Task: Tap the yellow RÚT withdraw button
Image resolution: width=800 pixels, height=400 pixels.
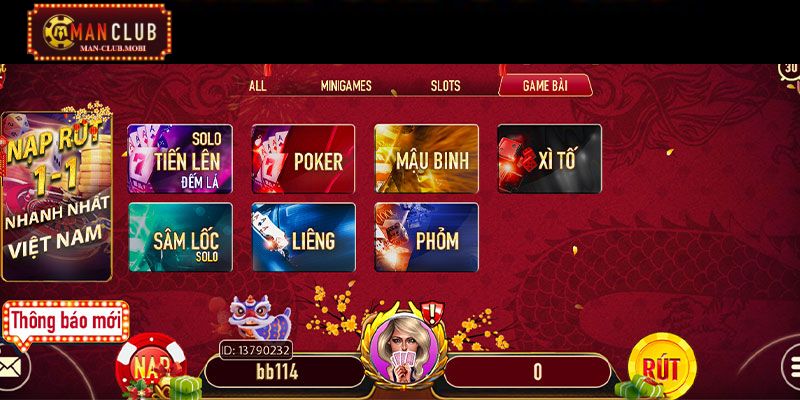Action: pos(661,367)
